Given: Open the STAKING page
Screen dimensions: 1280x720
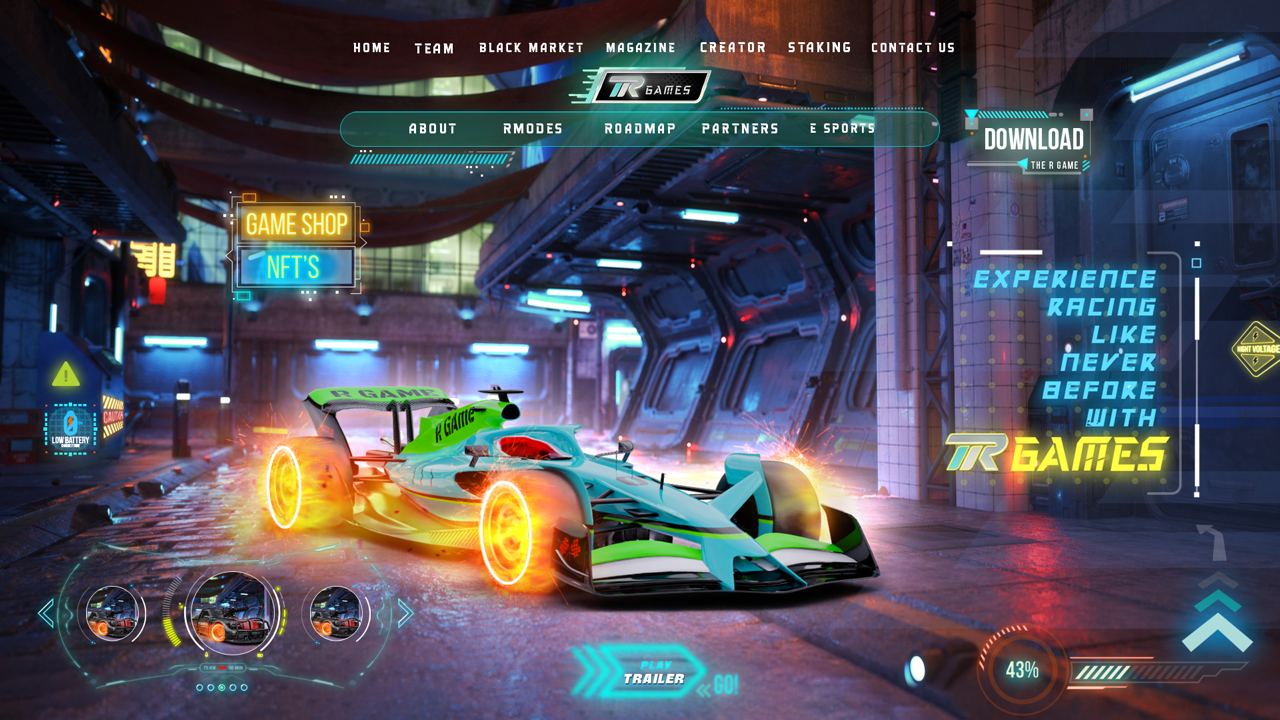Looking at the screenshot, I should click(x=819, y=47).
